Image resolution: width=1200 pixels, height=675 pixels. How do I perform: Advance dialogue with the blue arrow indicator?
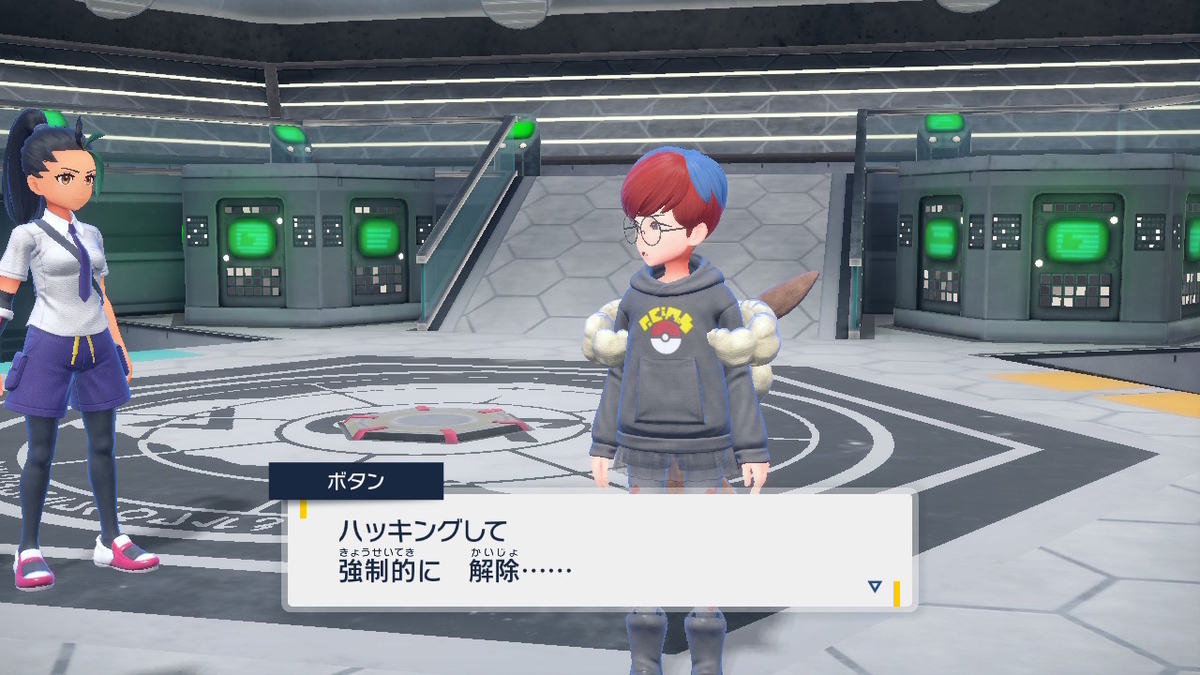pyautogui.click(x=875, y=587)
